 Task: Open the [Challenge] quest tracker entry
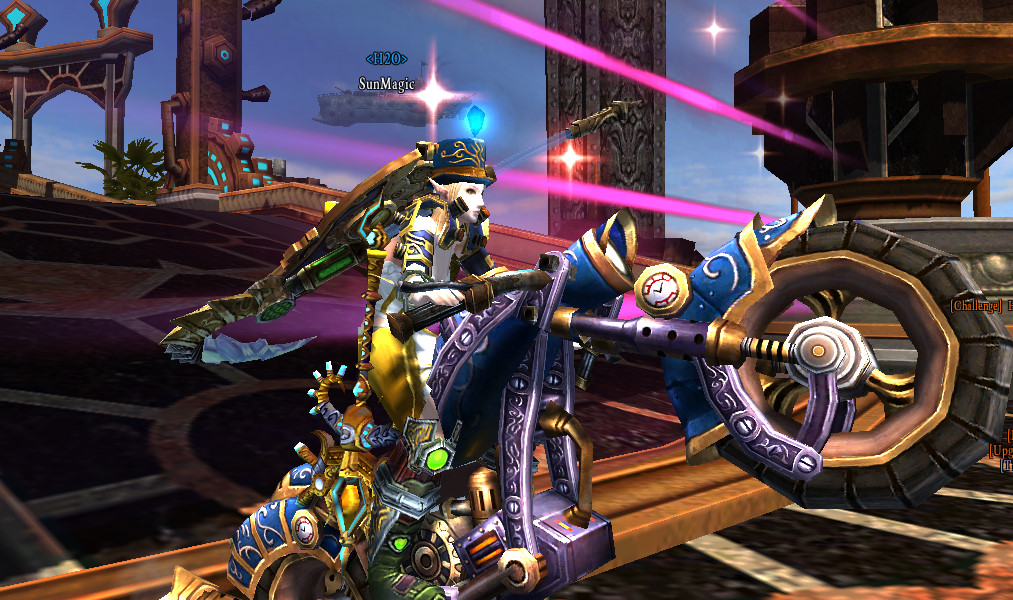980,305
